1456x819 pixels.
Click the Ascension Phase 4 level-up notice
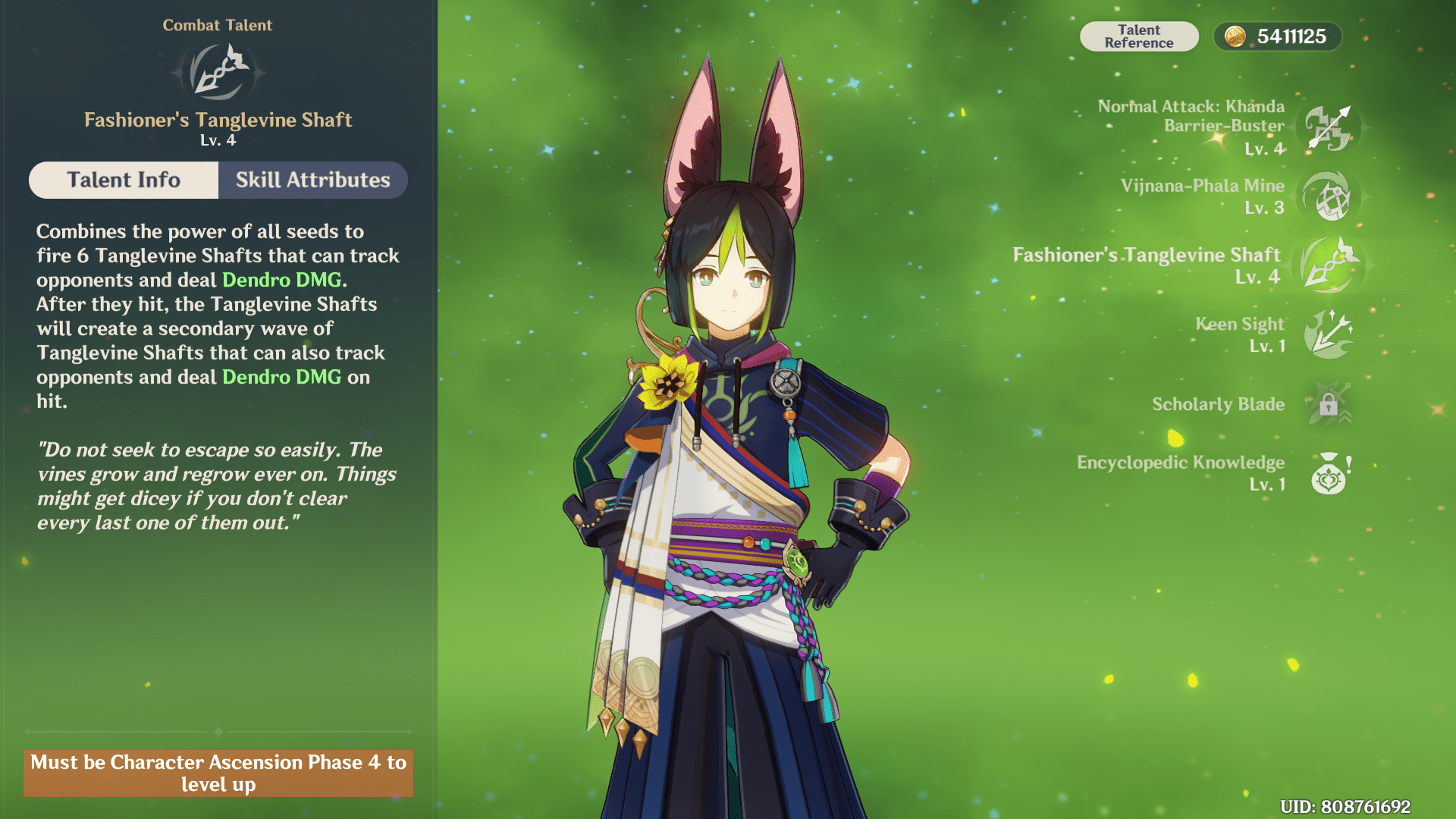(x=218, y=773)
